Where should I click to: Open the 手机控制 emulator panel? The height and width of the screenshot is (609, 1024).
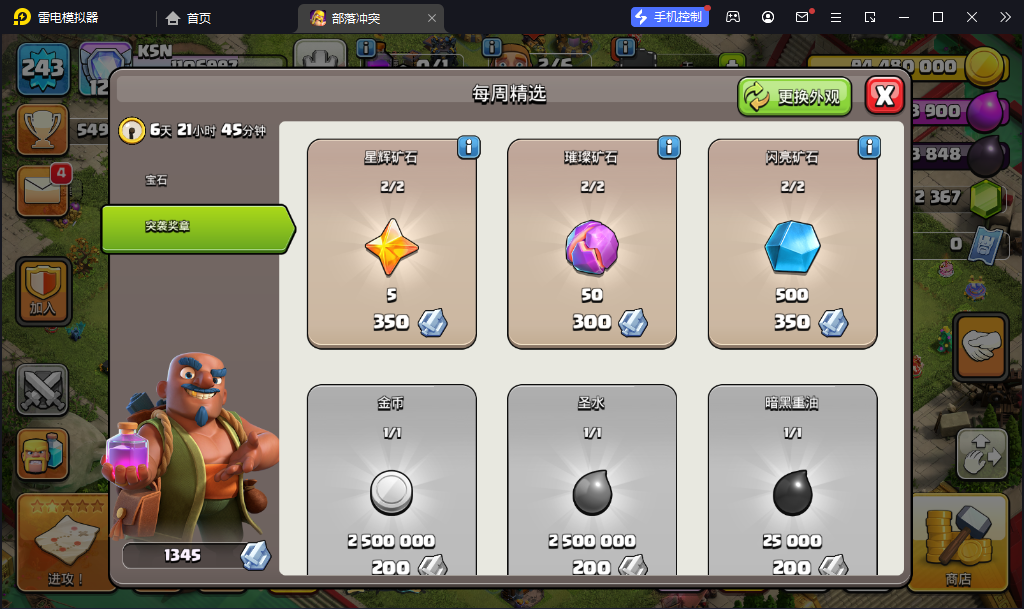tap(670, 17)
